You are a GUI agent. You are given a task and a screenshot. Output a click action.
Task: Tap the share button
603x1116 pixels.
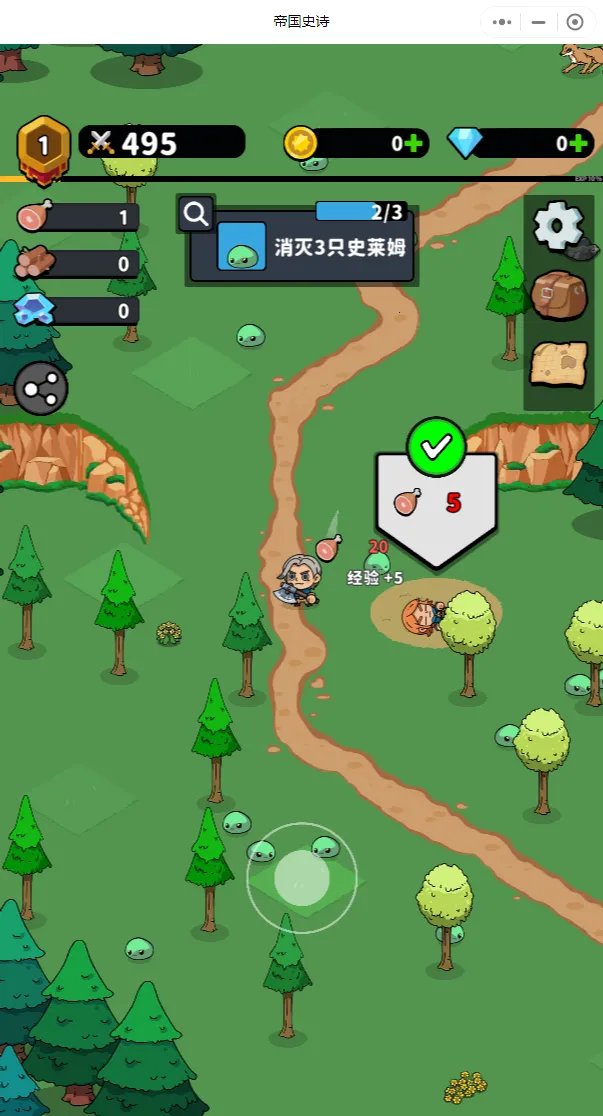[x=41, y=388]
